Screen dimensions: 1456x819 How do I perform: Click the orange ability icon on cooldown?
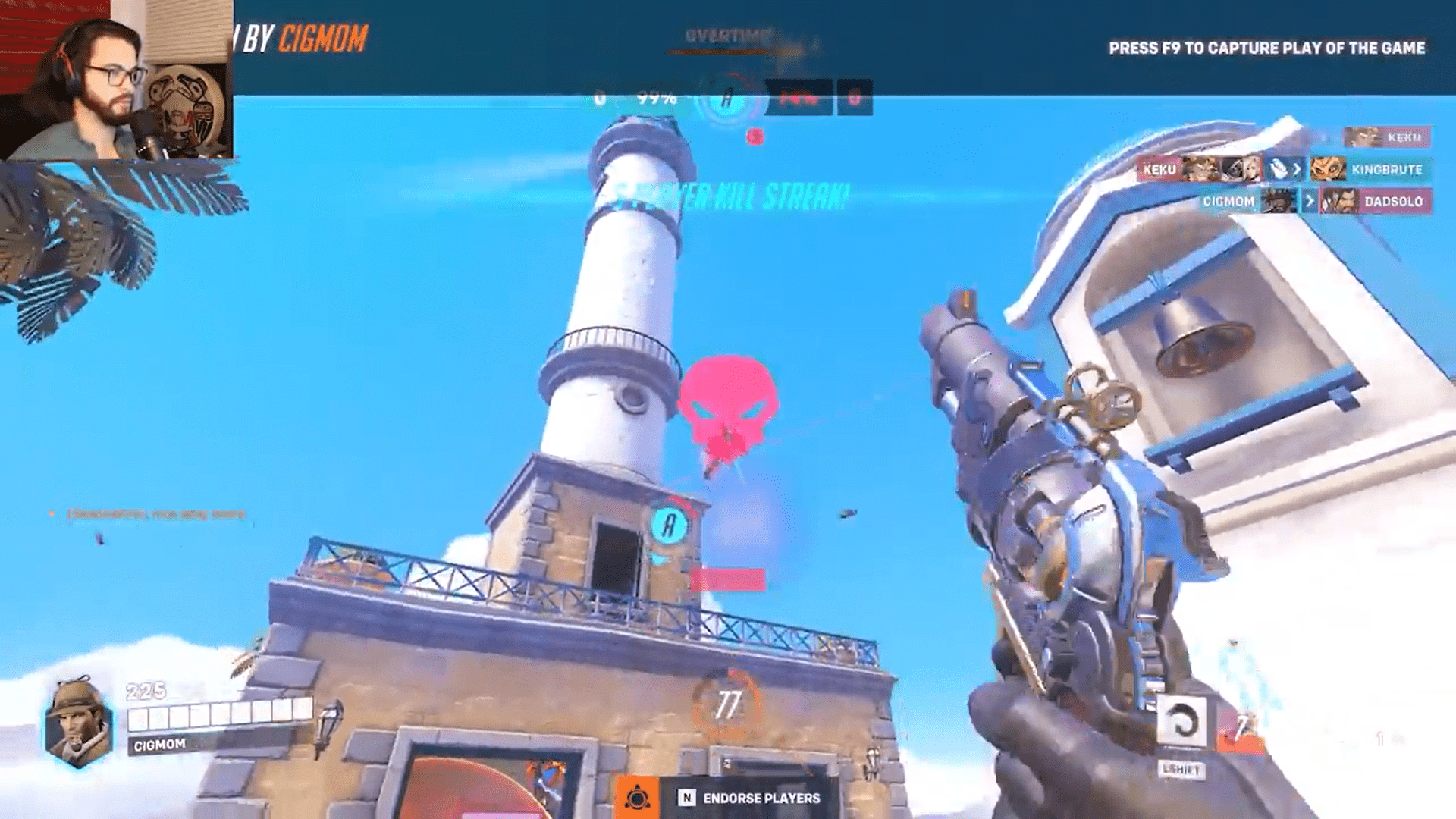1241,729
